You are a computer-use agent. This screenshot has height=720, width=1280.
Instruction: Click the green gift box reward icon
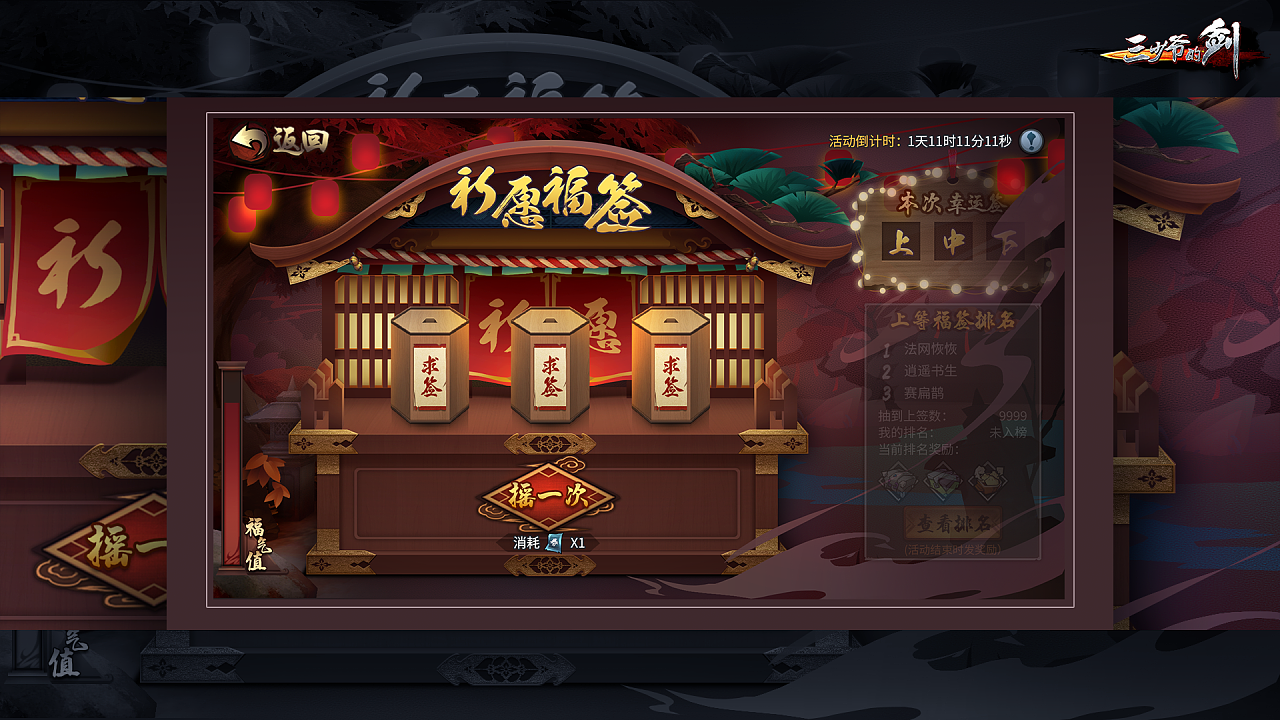pyautogui.click(x=941, y=480)
